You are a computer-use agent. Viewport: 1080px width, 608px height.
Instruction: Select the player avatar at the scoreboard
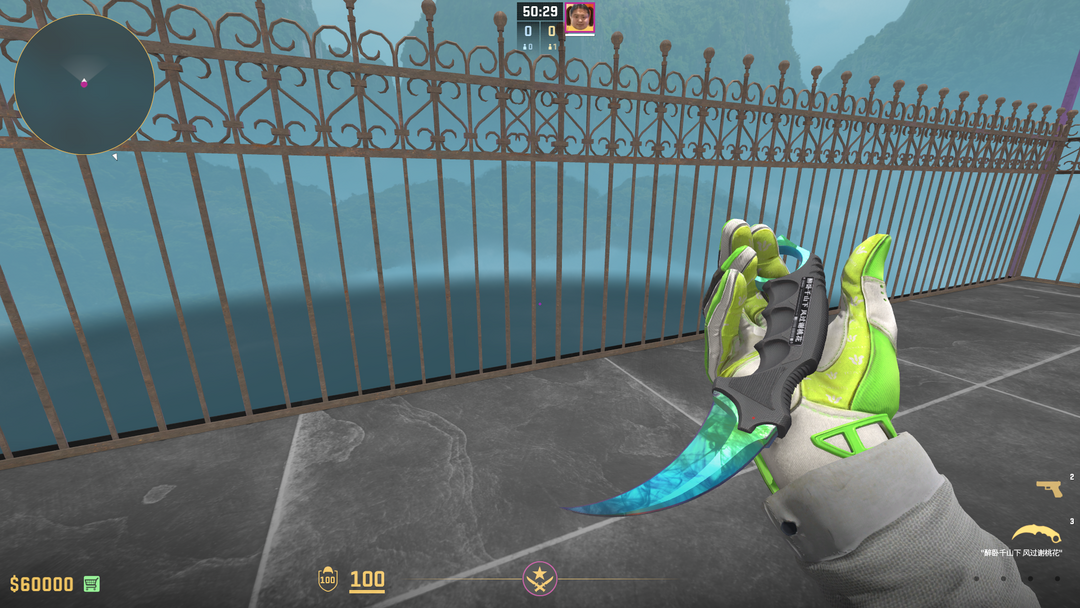579,18
